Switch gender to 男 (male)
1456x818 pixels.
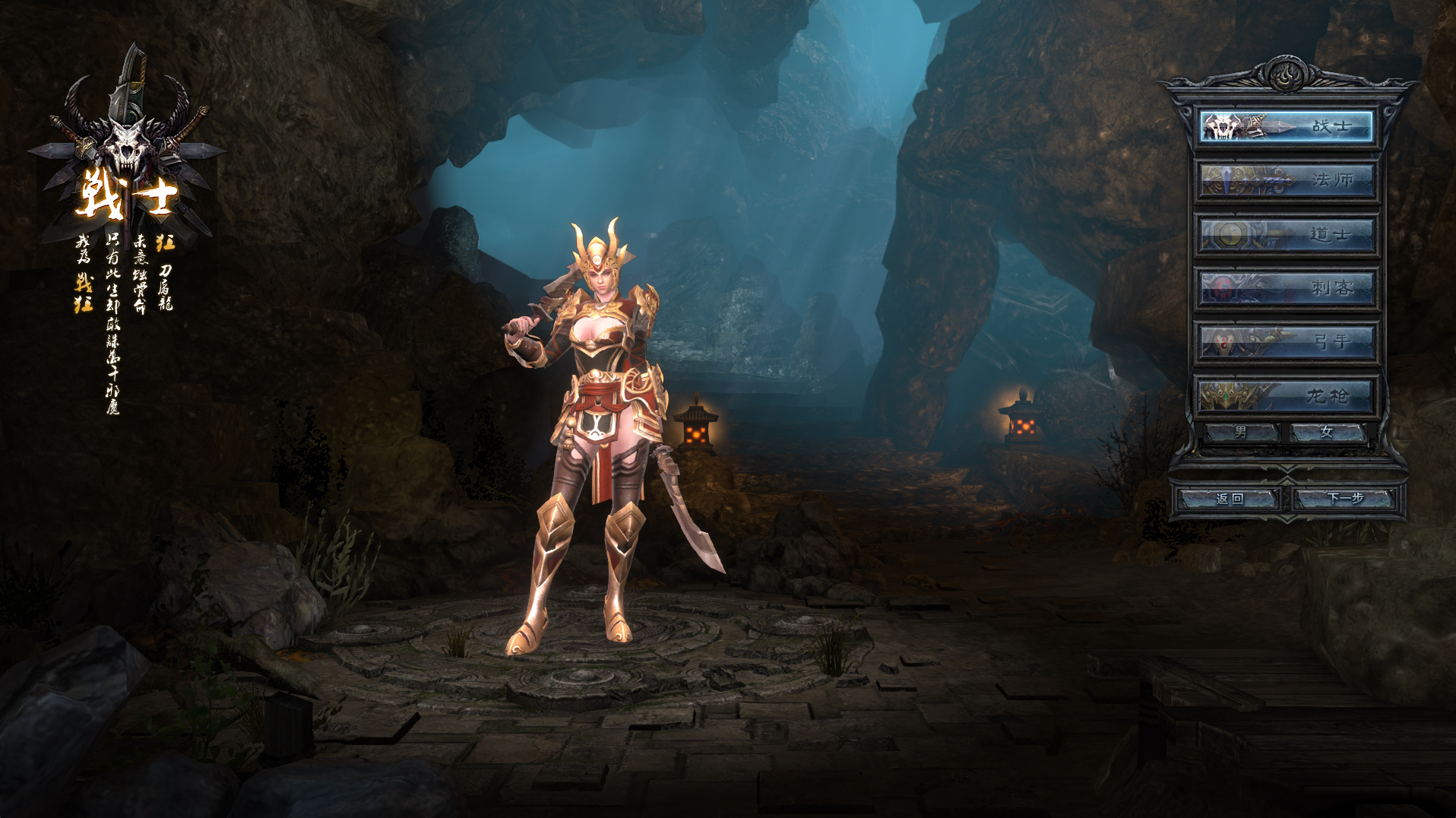point(1242,433)
